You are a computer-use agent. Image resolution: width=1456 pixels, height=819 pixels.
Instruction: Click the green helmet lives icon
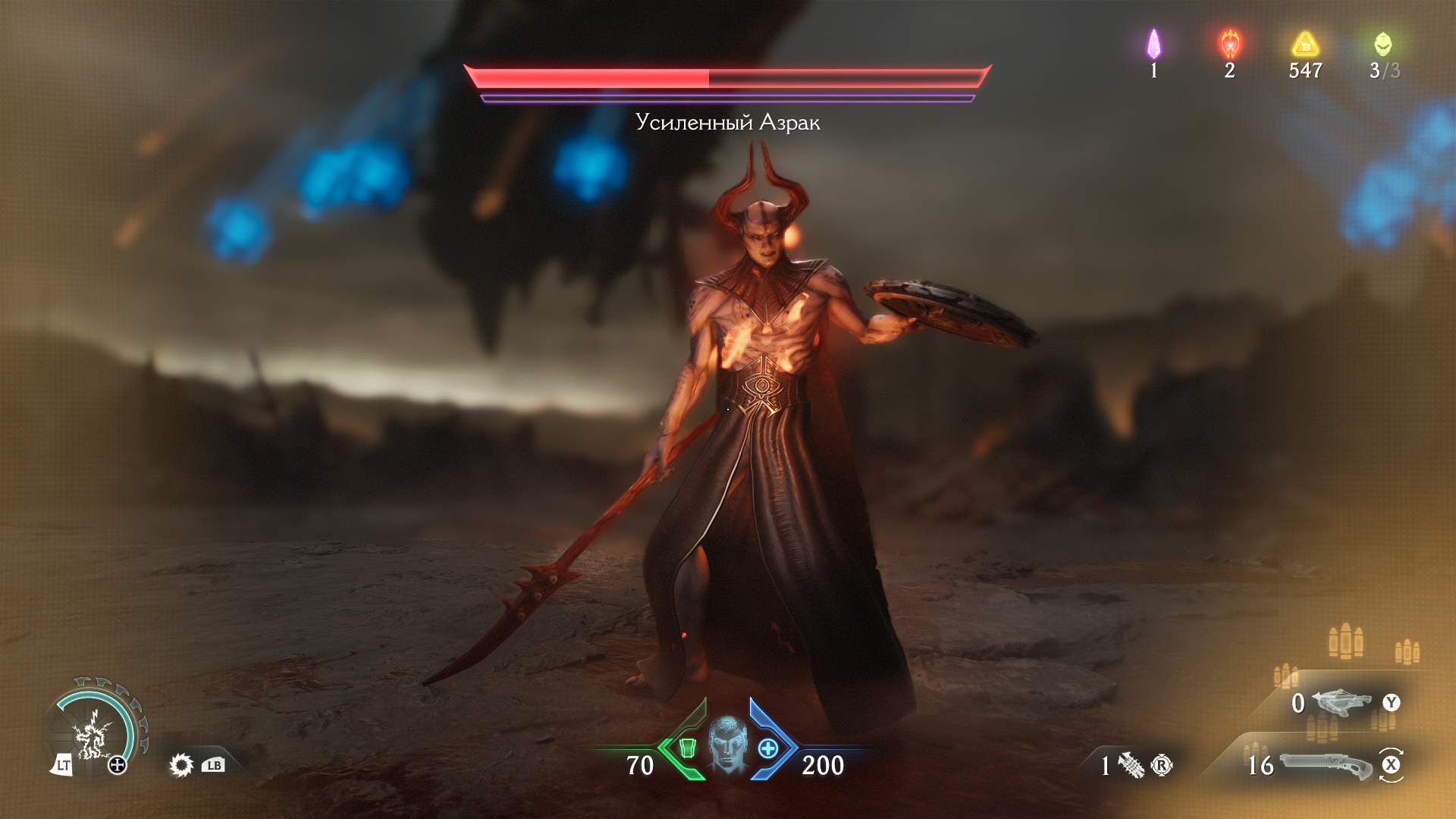point(1382,45)
